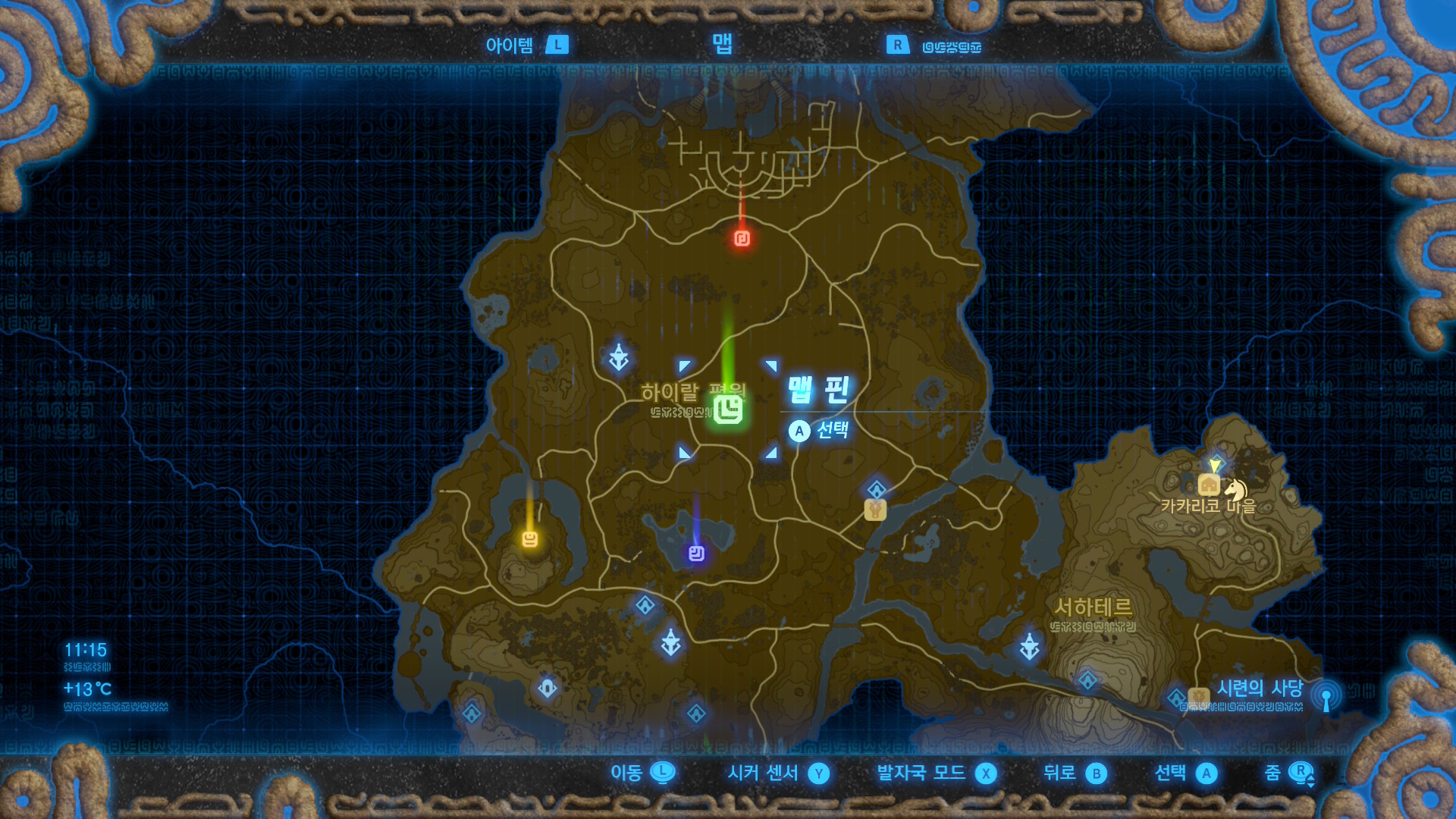Select the yellow map pin
Image resolution: width=1456 pixels, height=819 pixels.
[530, 539]
